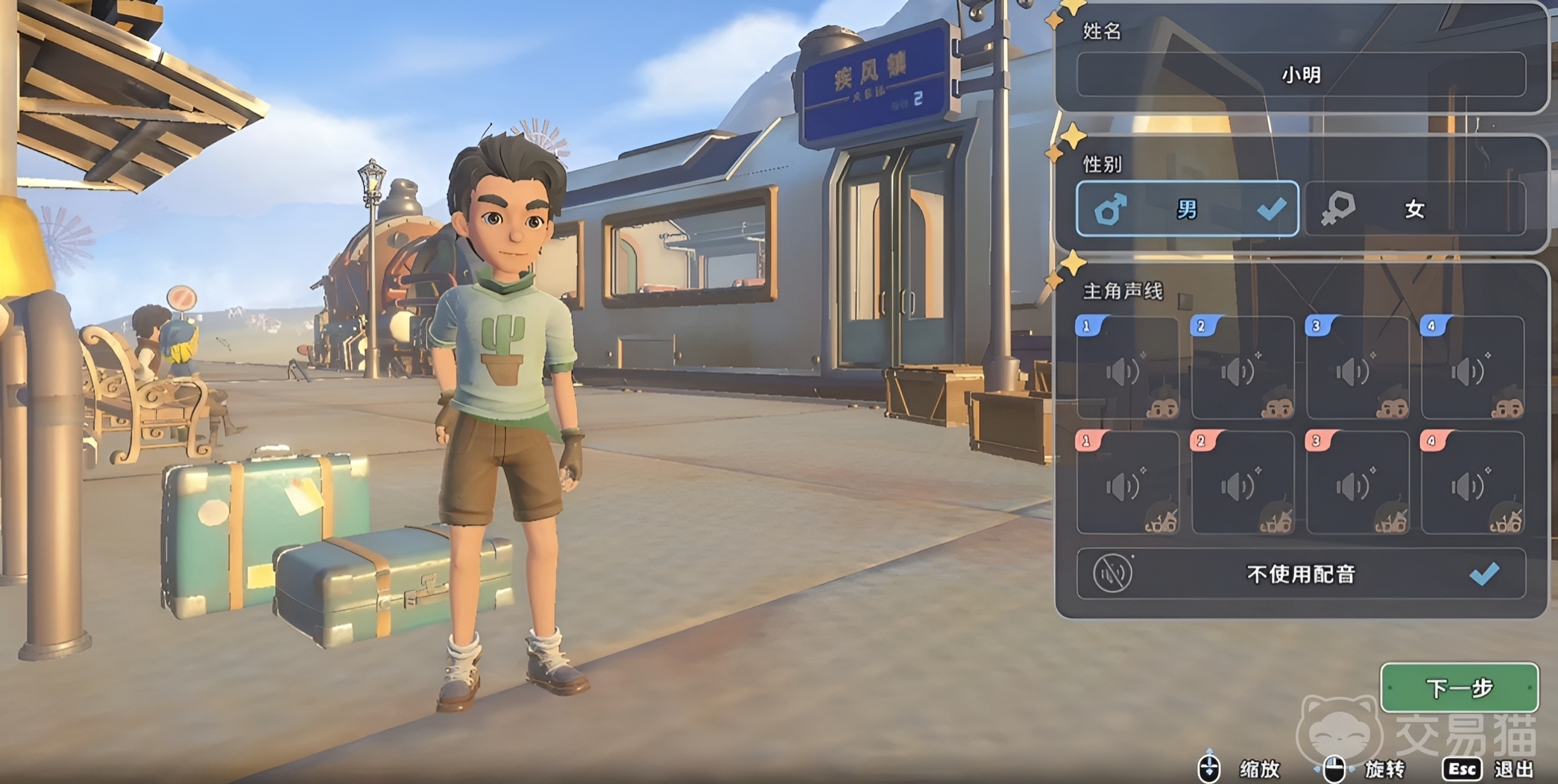Preview pink voice option 3
The image size is (1558, 784).
1357,484
